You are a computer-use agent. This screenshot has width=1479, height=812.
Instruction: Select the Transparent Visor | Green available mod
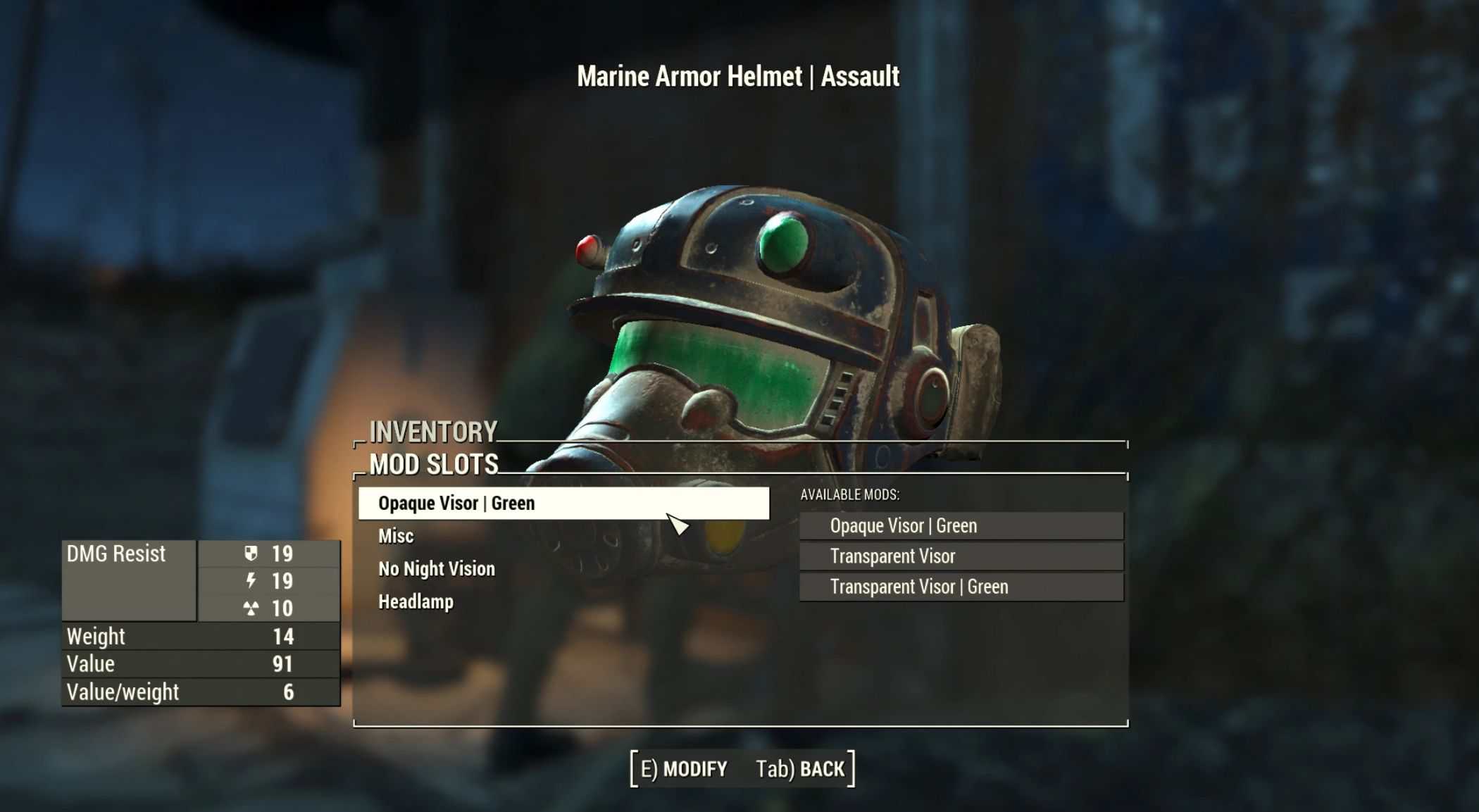961,587
